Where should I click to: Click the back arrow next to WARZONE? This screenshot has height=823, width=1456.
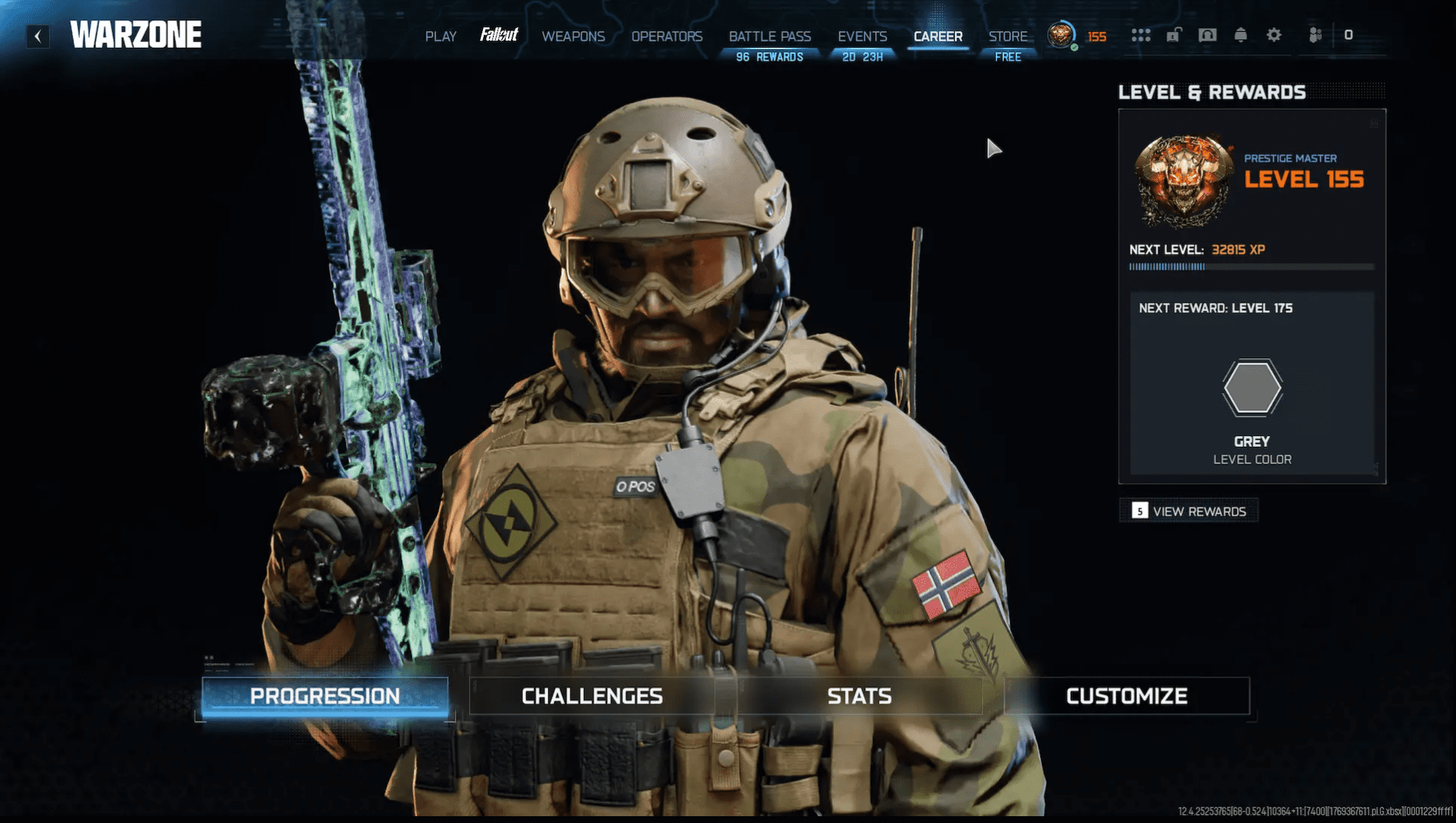(x=37, y=36)
